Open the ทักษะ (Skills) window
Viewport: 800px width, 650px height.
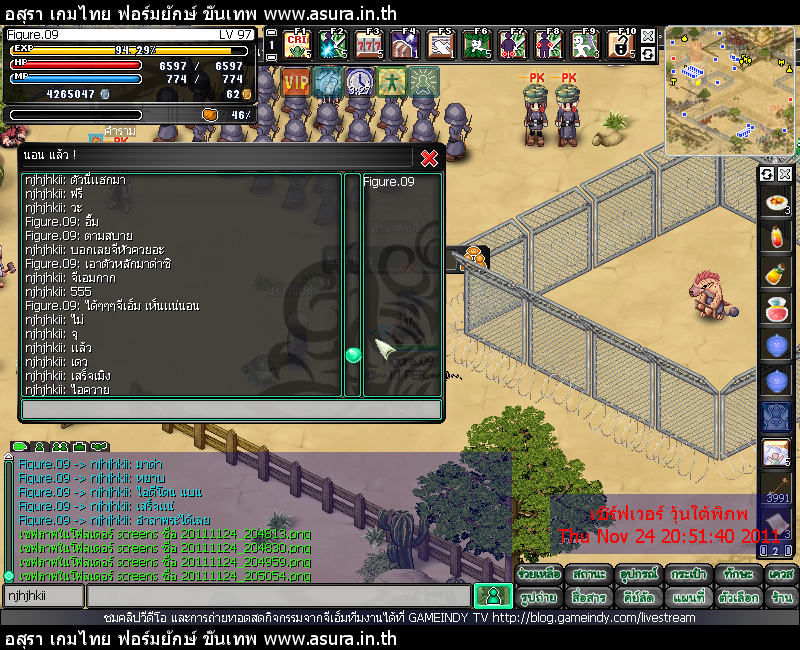[737, 575]
